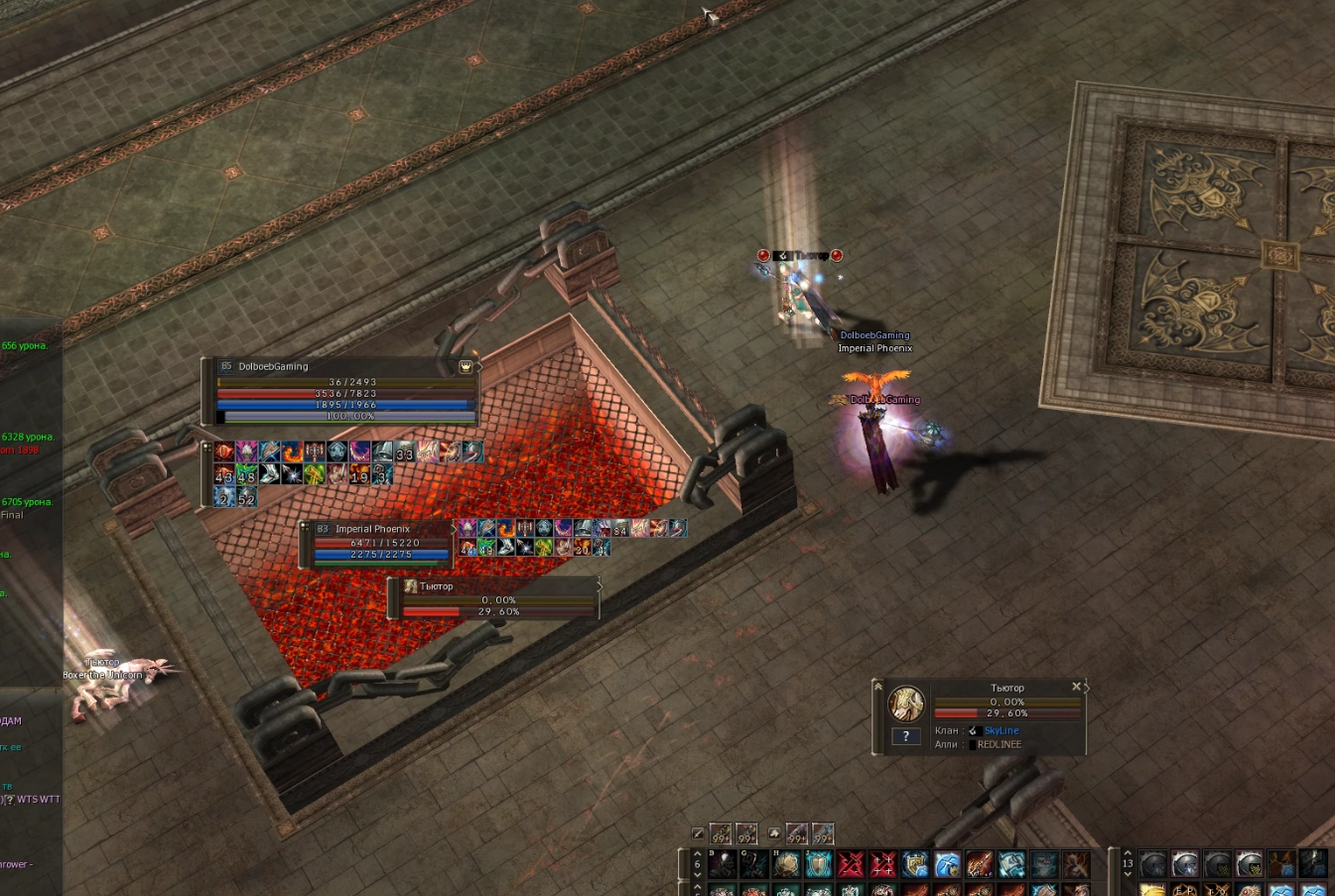1335x896 pixels.
Task: Switch hotbar thirteen to the previous page
Action: click(1128, 852)
